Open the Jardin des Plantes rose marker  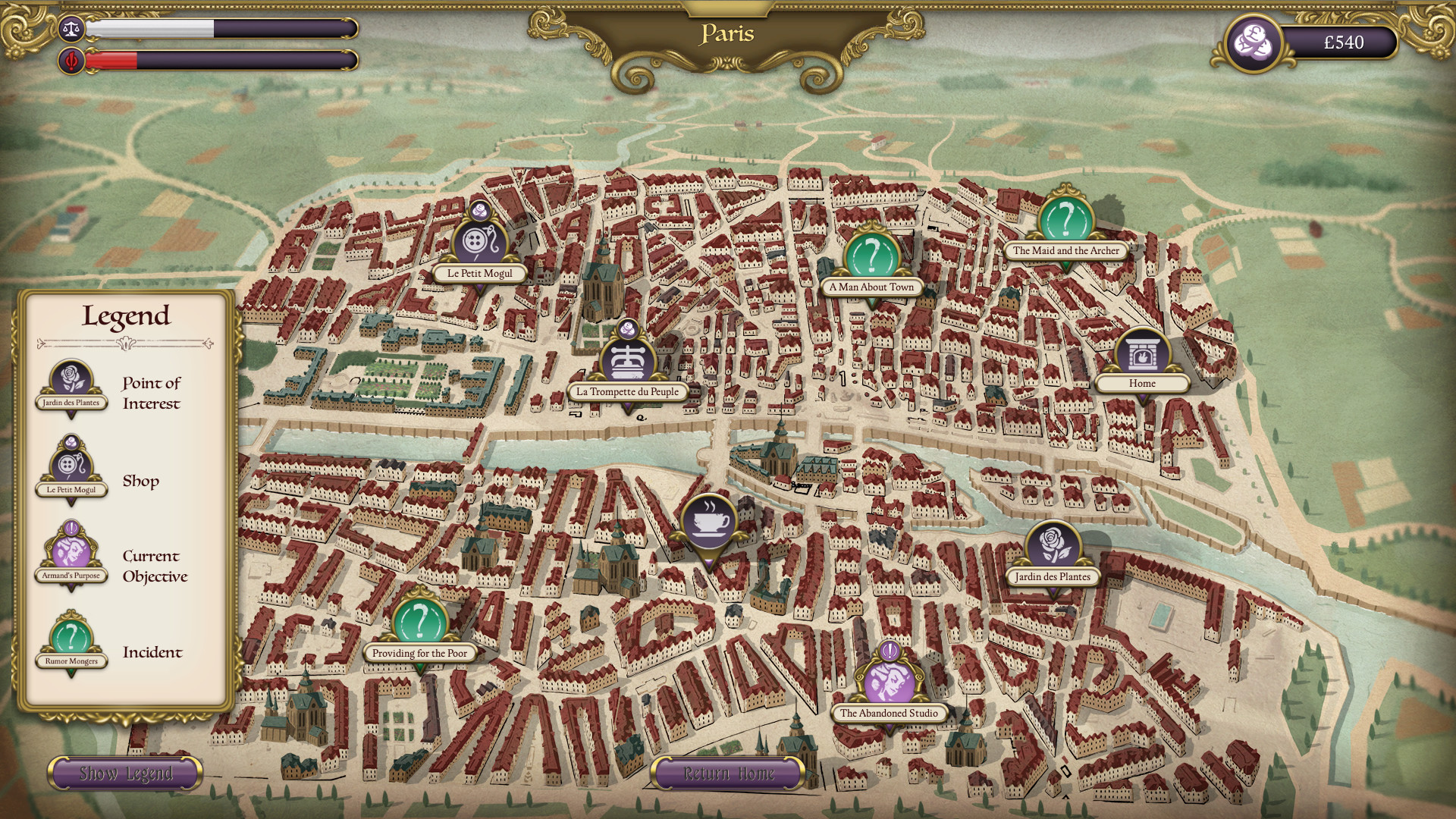1050,546
